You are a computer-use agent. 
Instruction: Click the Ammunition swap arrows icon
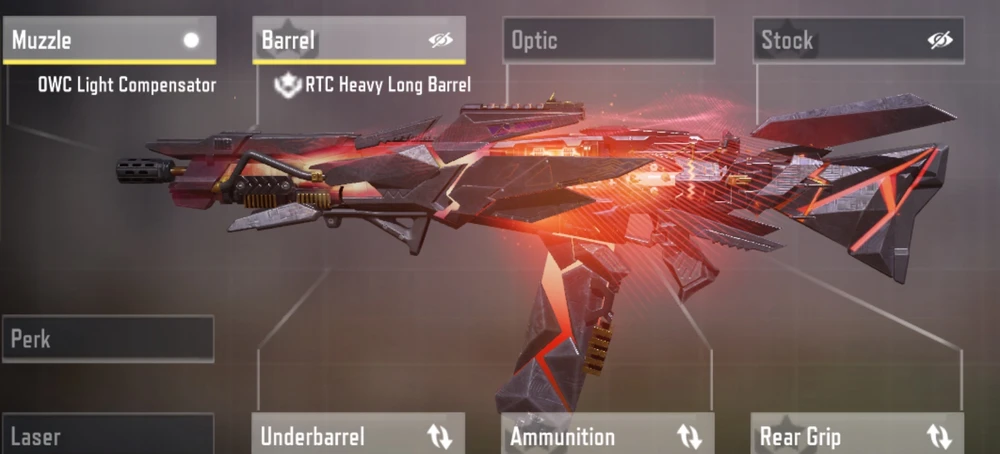click(x=689, y=437)
